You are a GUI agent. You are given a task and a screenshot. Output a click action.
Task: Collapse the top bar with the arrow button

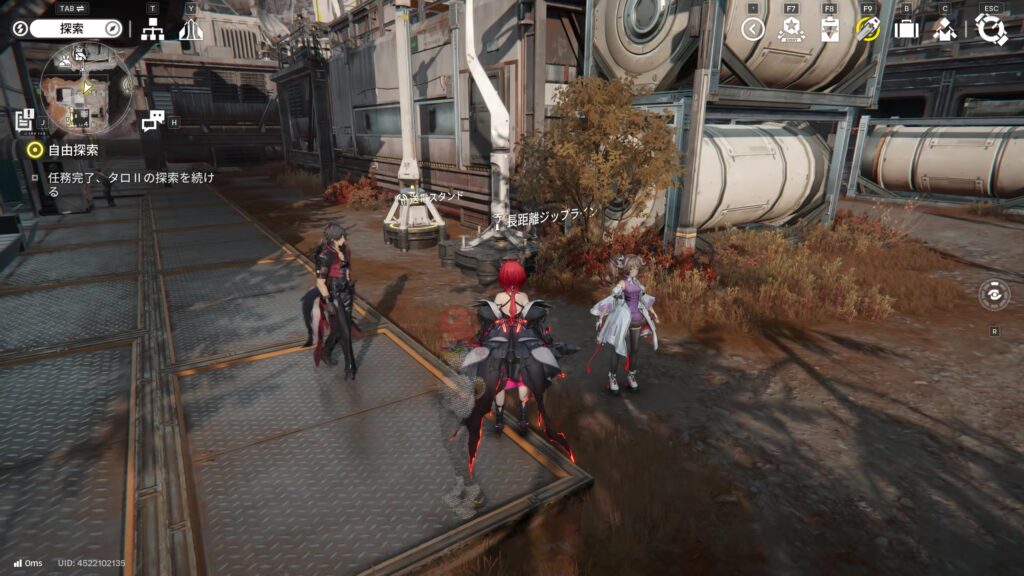[x=753, y=29]
